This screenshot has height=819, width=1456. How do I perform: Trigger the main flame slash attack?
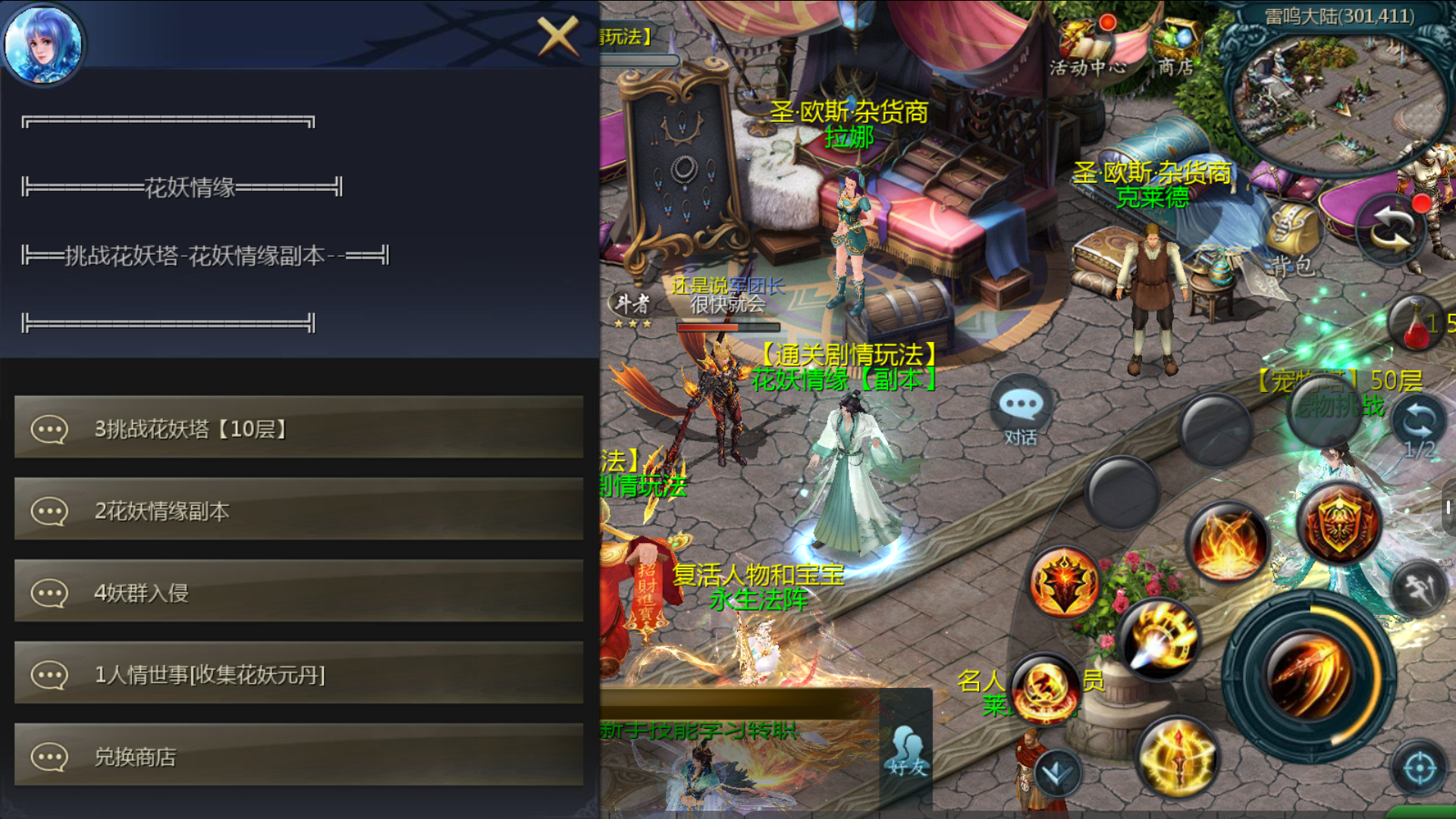click(1310, 676)
